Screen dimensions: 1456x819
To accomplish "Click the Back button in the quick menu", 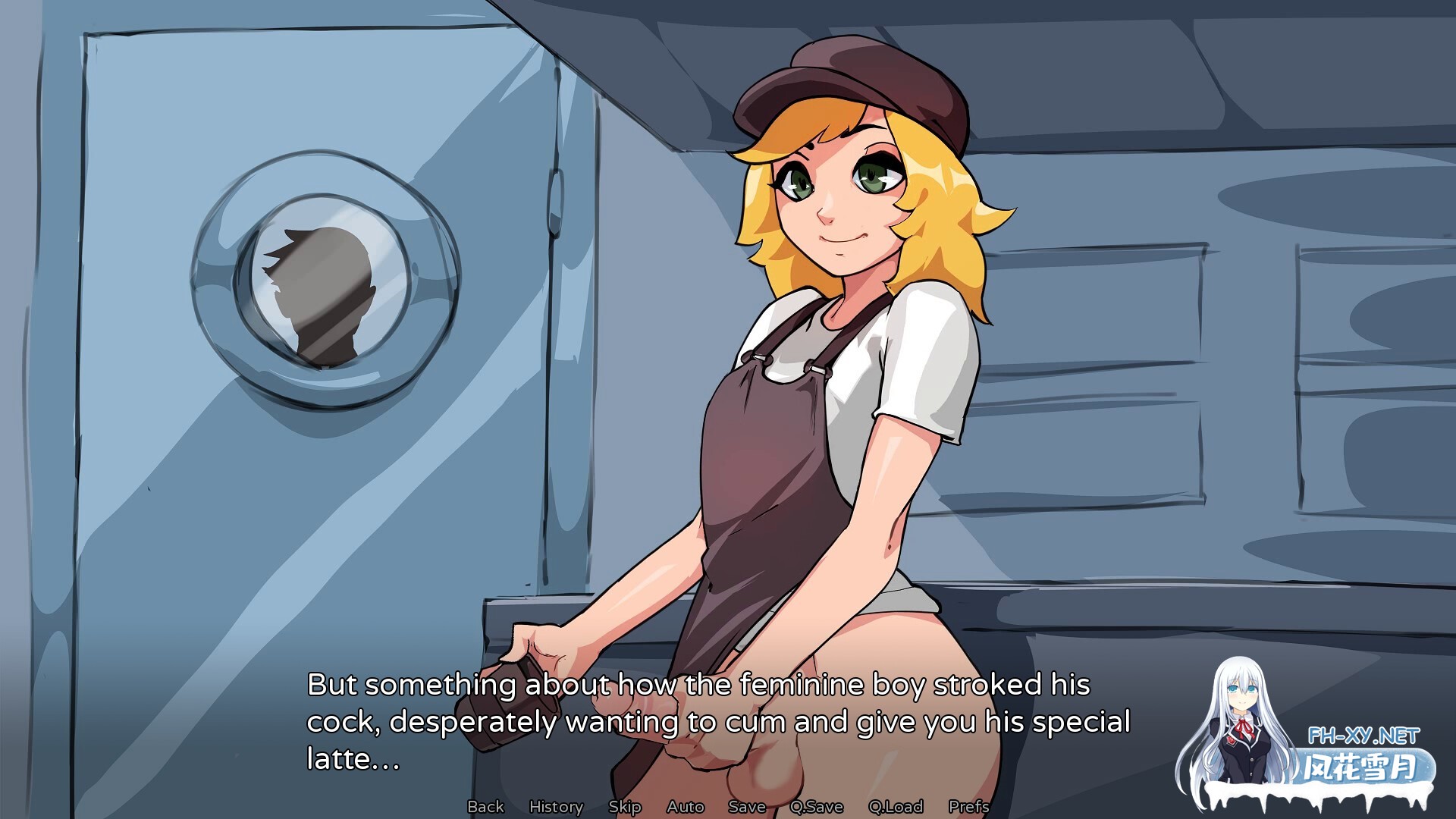I will click(x=485, y=807).
